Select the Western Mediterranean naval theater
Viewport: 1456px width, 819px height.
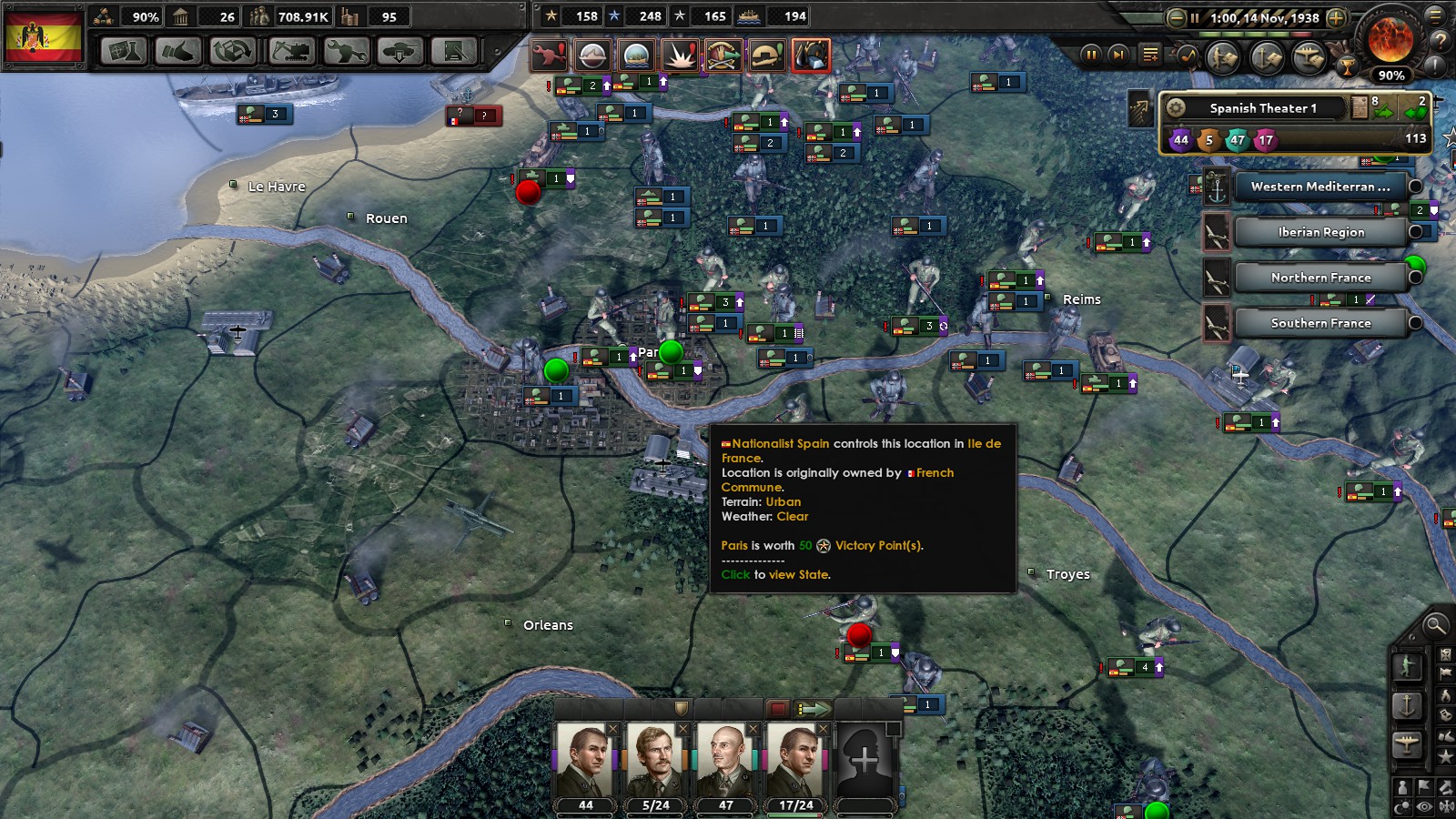point(1319,187)
